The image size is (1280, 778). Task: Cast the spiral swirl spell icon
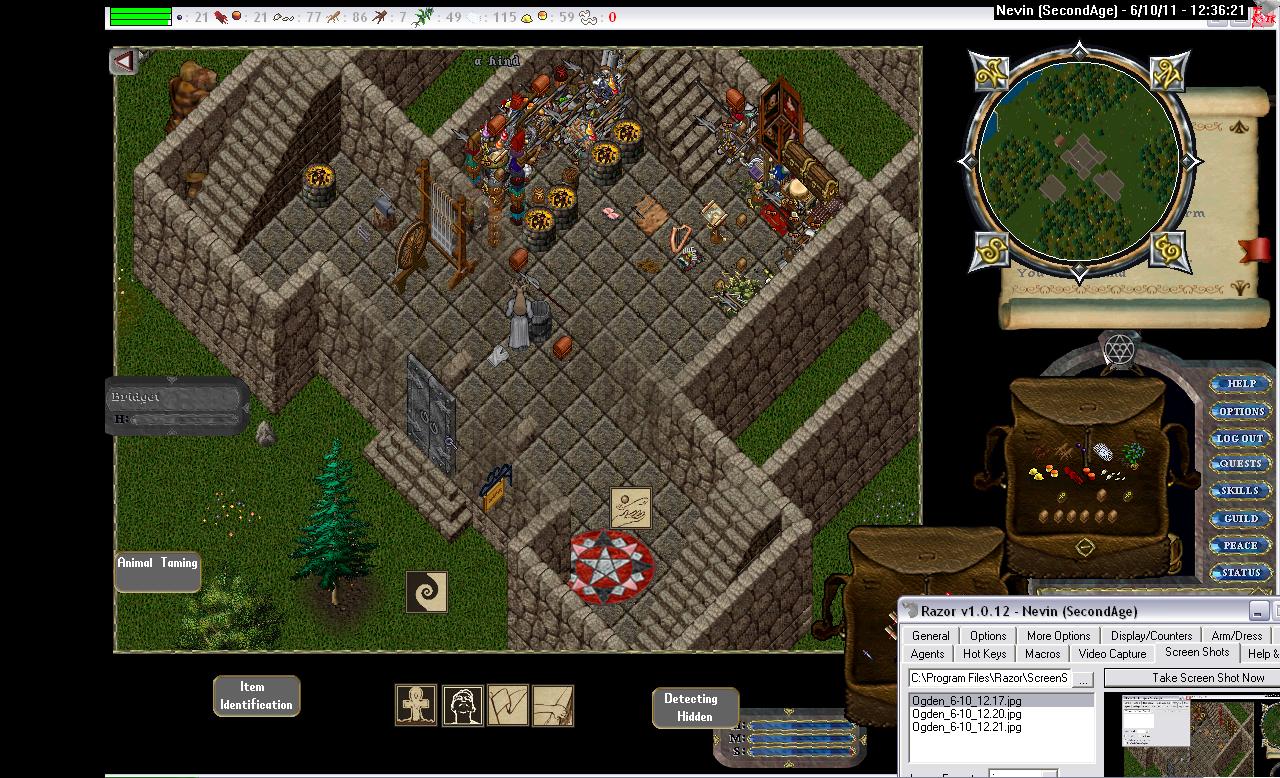(426, 592)
